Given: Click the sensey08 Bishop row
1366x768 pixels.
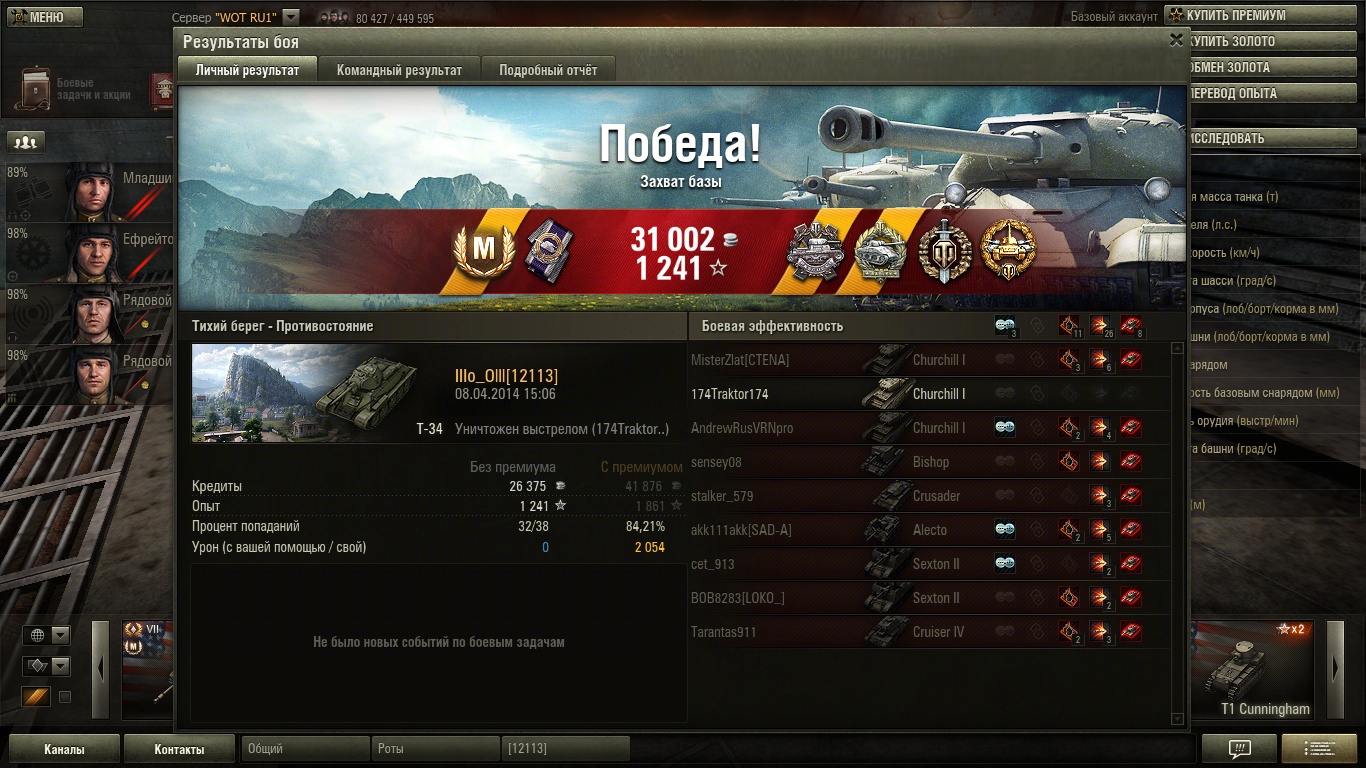Looking at the screenshot, I should coord(930,462).
